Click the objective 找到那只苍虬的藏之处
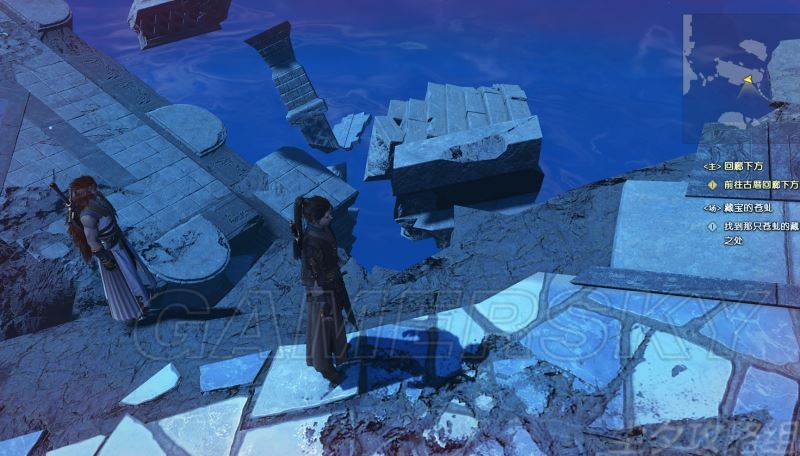800x456 pixels. coord(760,234)
